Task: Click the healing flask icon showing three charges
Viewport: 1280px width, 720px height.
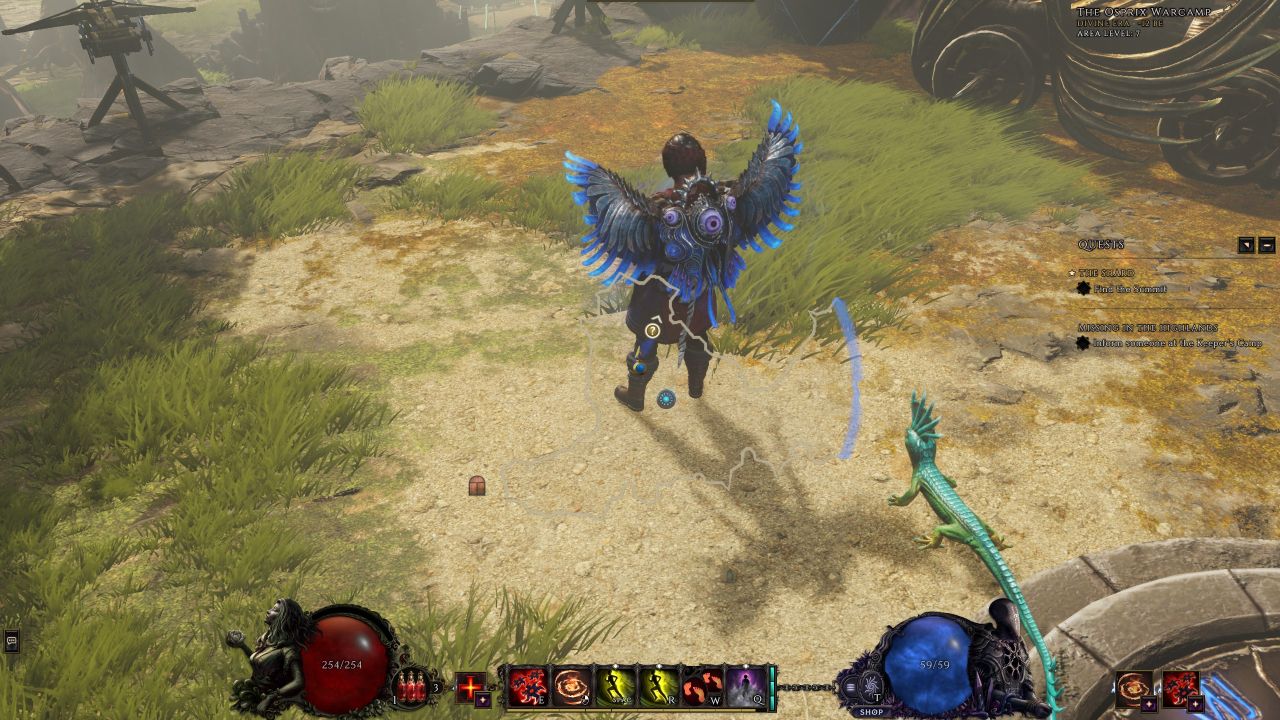Action: (x=410, y=688)
